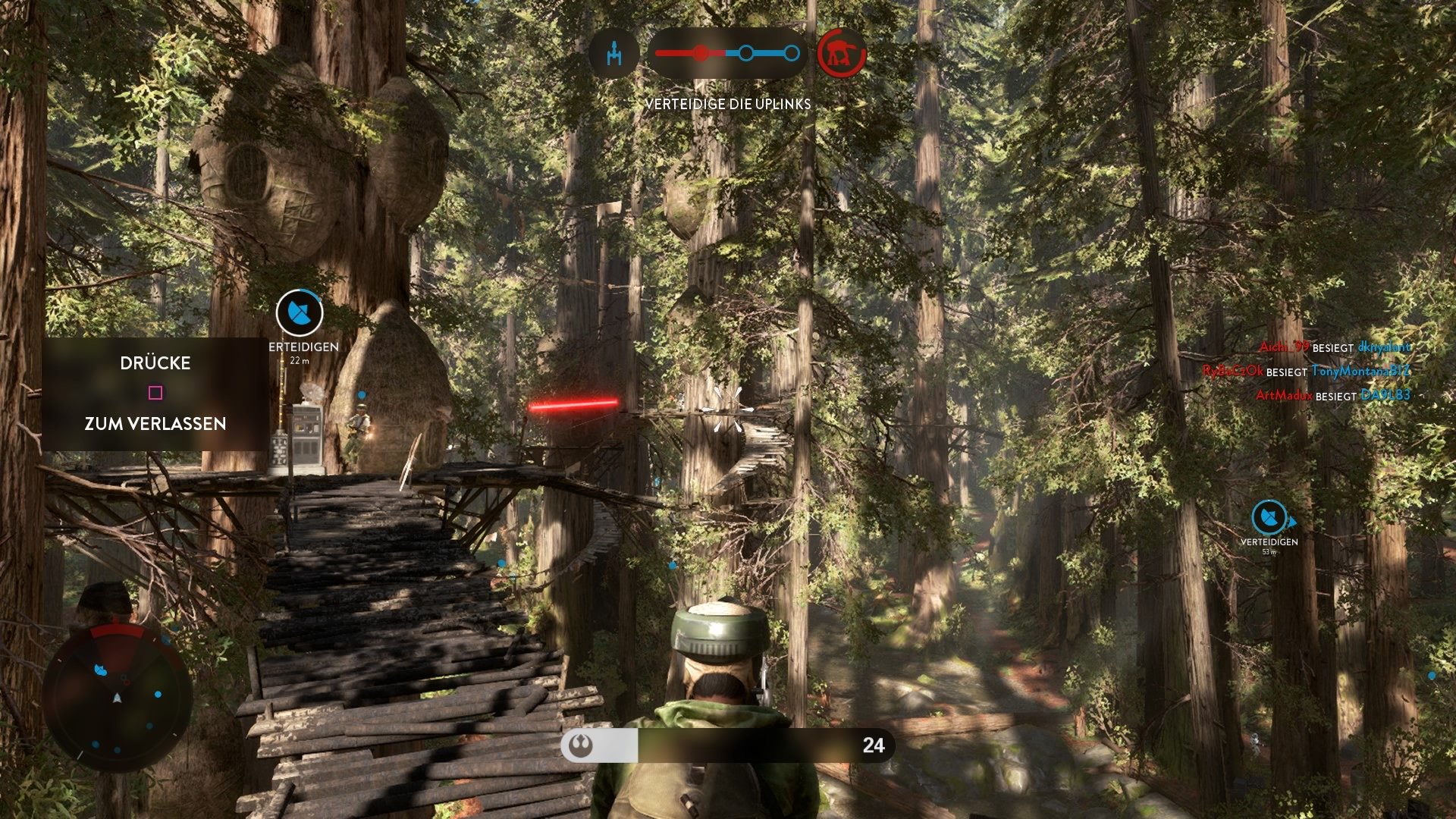Viewport: 1456px width, 819px height.
Task: Select the rightmost blue uplink circle
Action: tap(793, 53)
